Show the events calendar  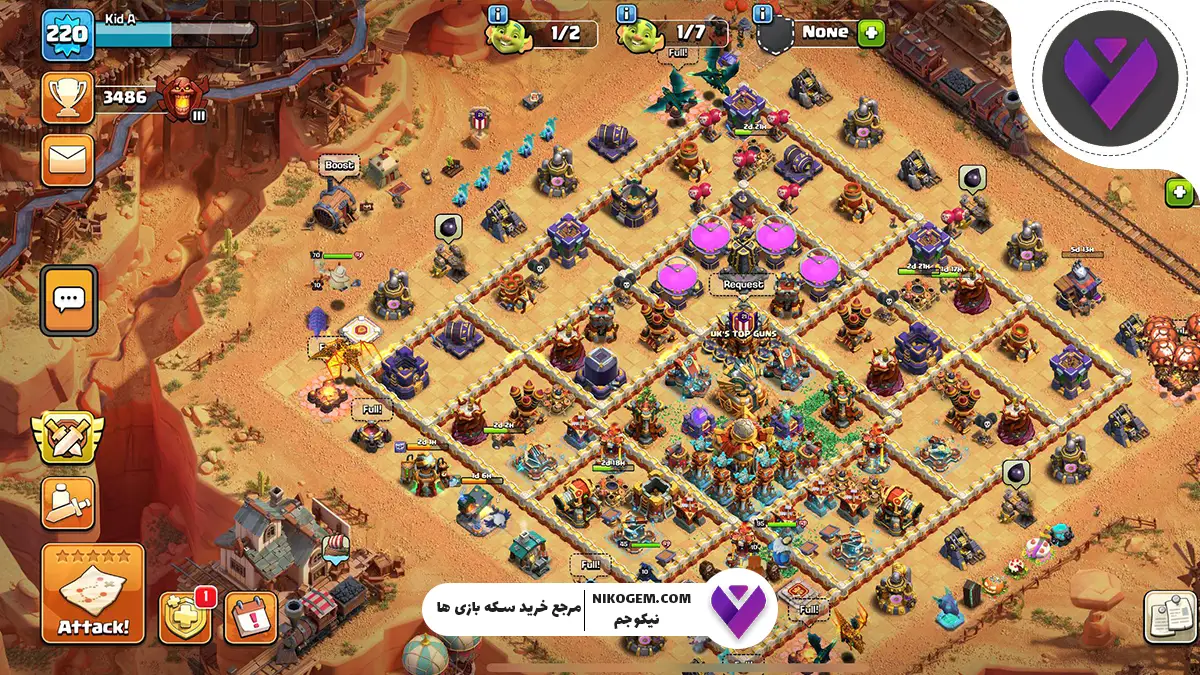[251, 617]
